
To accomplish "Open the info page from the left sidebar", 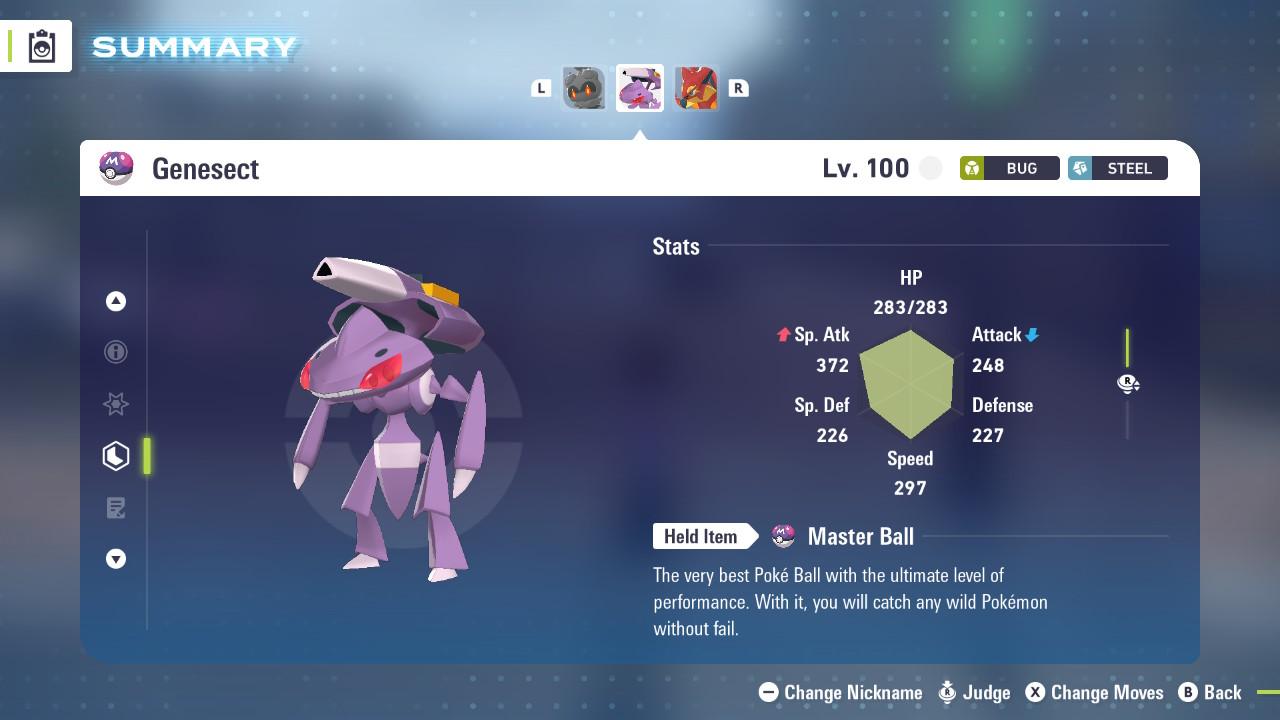I will (x=115, y=352).
